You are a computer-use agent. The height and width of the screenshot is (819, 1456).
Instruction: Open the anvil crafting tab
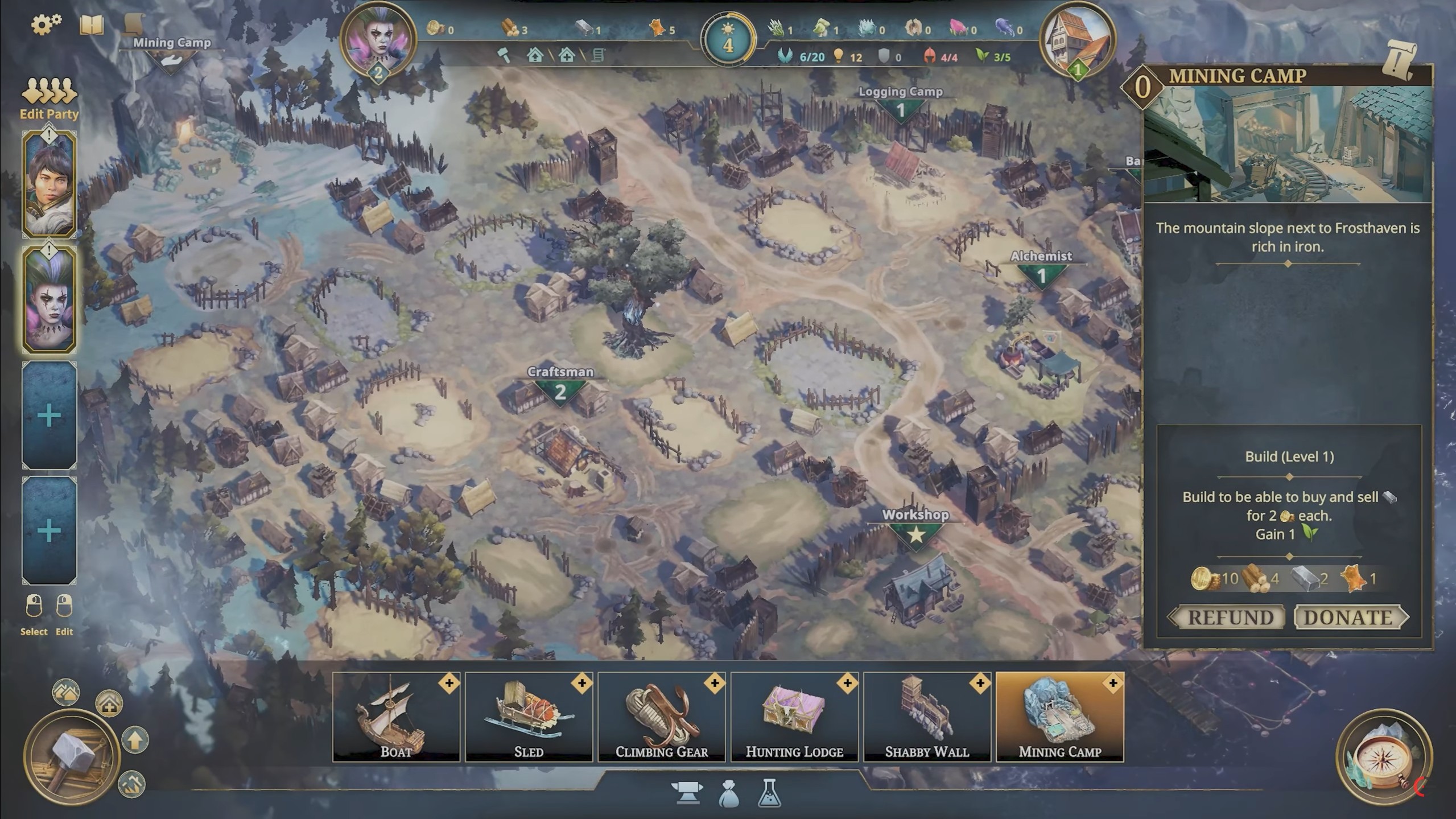click(x=687, y=792)
